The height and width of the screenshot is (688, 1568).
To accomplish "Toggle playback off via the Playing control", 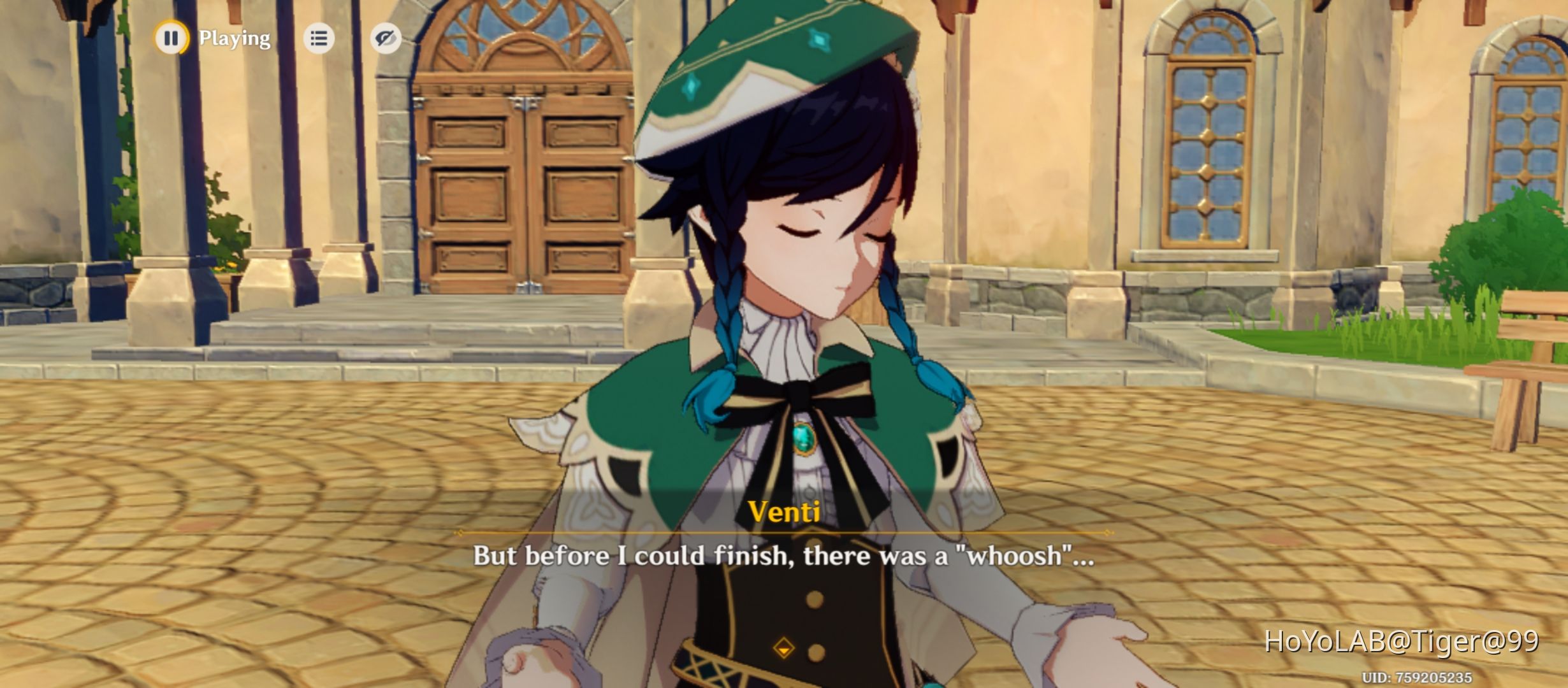I will tap(170, 38).
